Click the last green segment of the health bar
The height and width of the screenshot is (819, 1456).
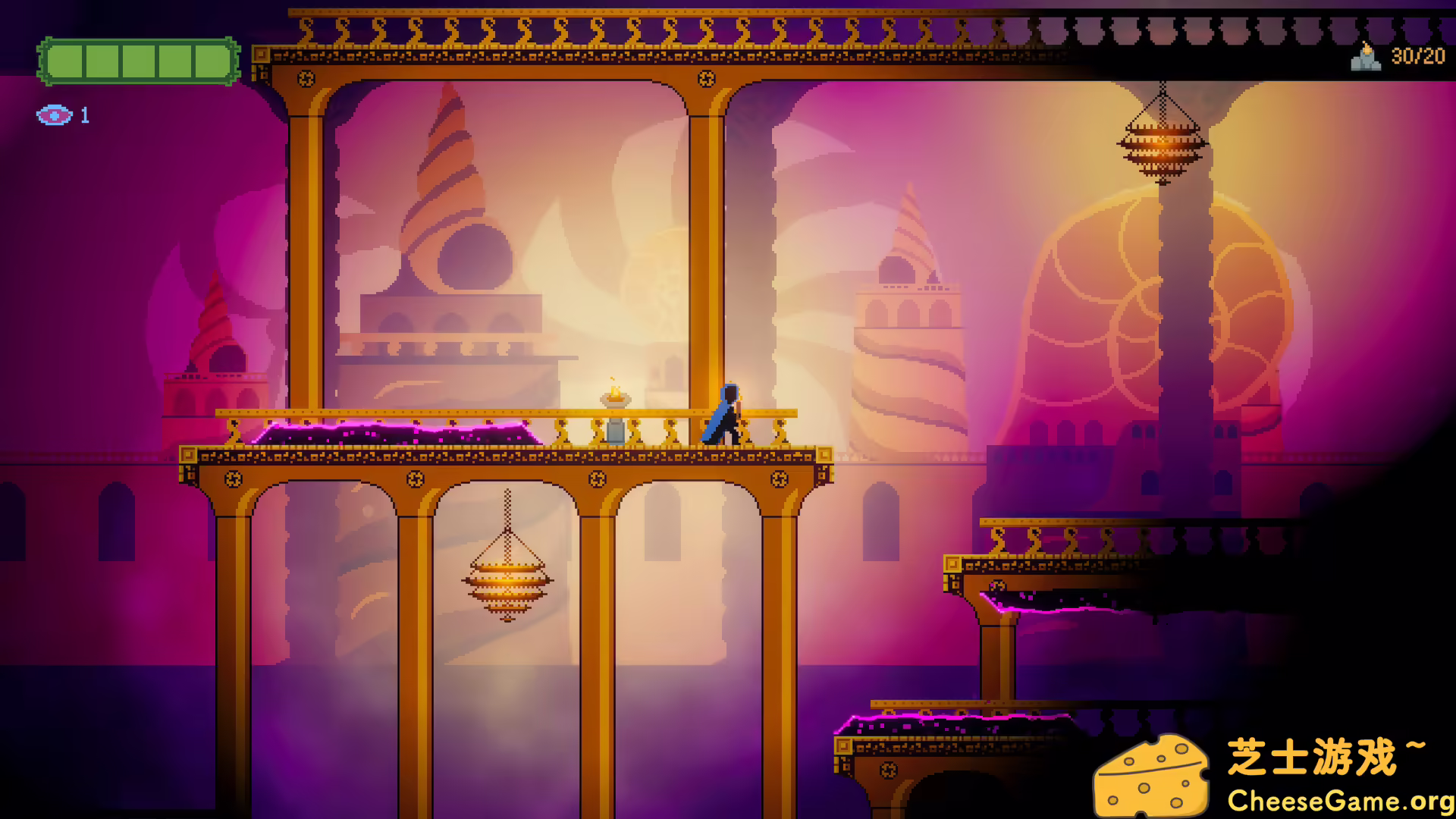pyautogui.click(x=211, y=60)
